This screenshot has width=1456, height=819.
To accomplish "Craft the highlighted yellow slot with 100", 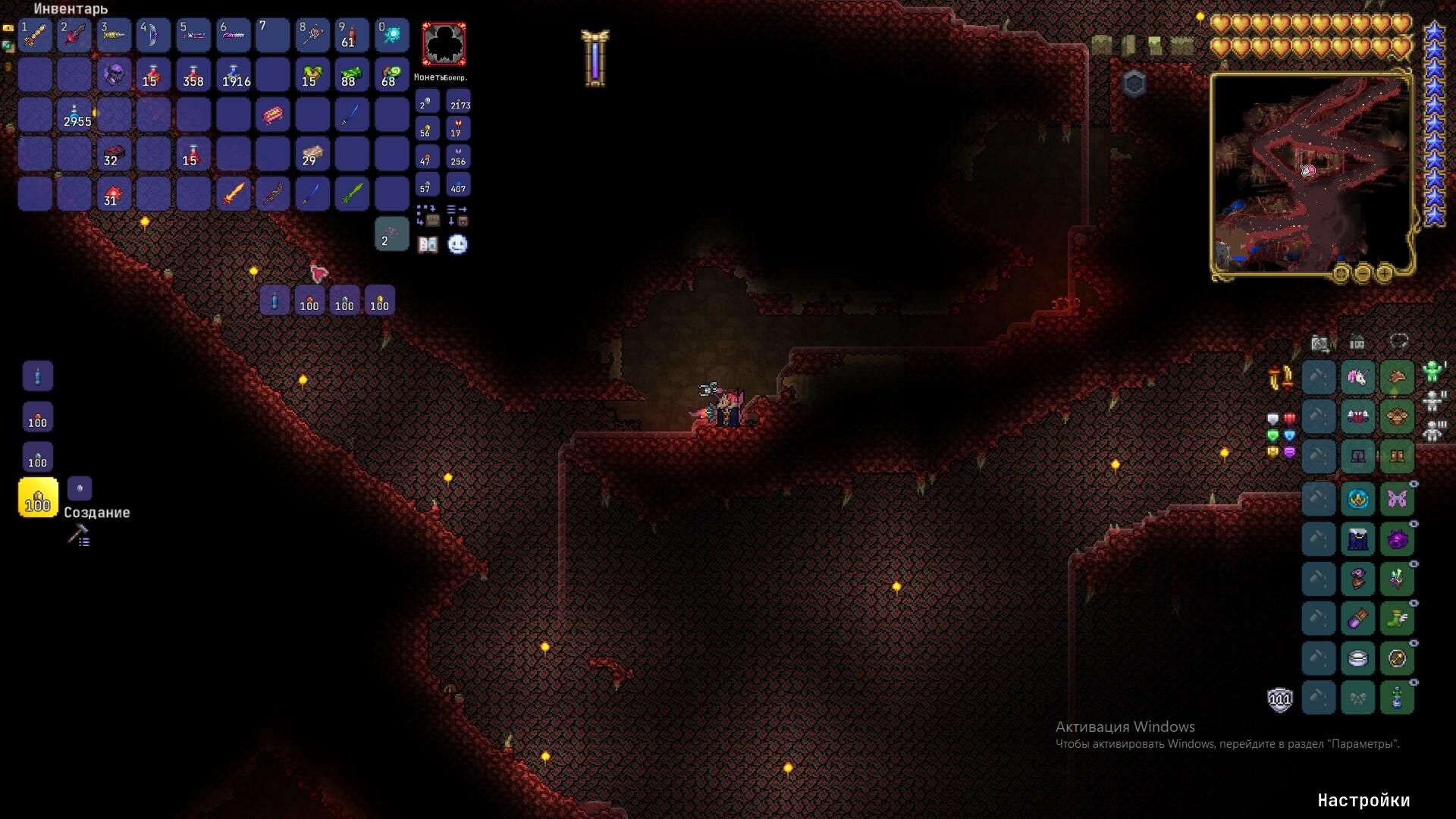I will (x=38, y=497).
